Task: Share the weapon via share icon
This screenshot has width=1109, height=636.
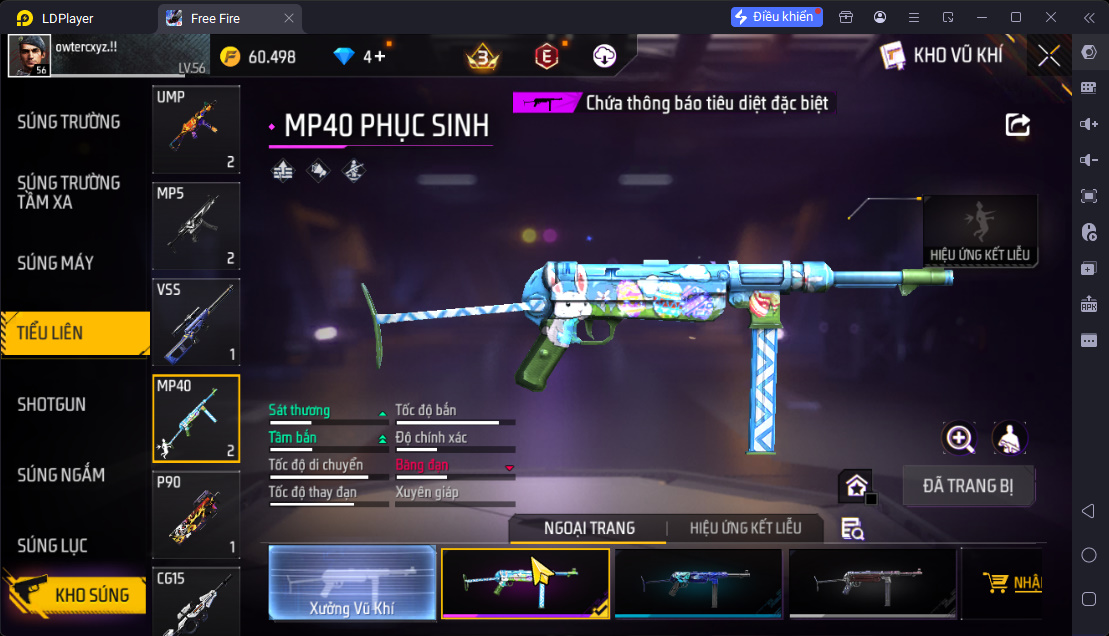Action: 1018,125
